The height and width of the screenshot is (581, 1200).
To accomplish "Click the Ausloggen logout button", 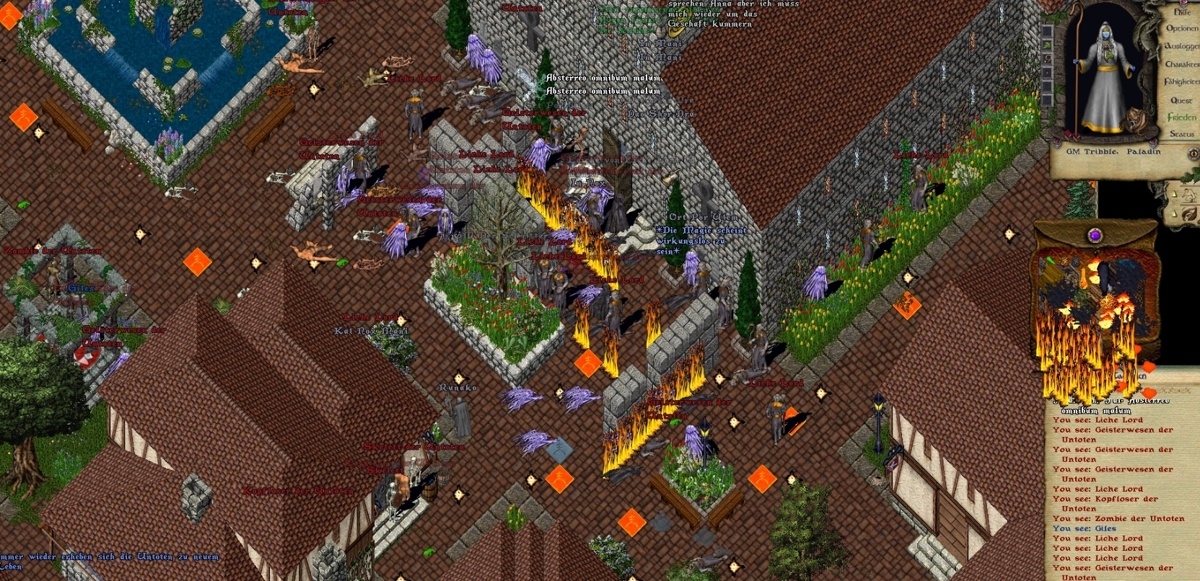I will (x=1181, y=46).
